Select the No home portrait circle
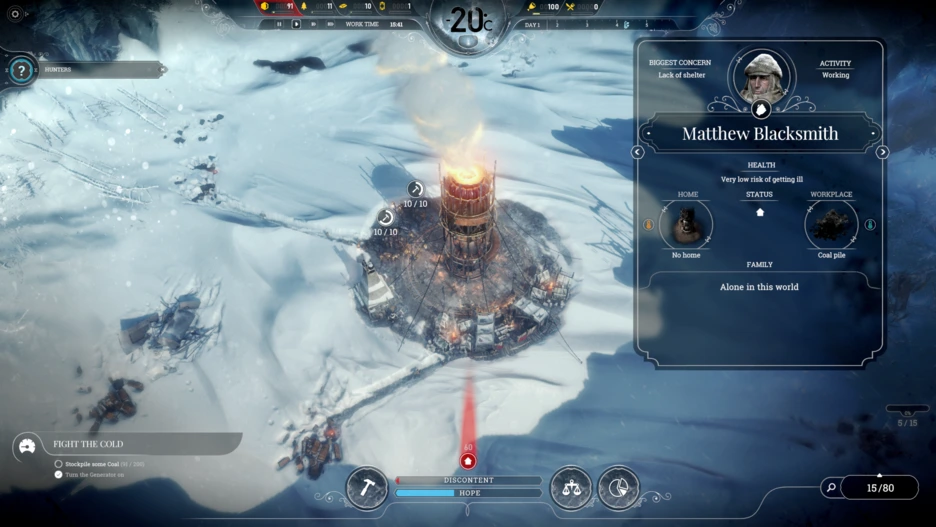Image resolution: width=936 pixels, height=527 pixels. click(687, 224)
